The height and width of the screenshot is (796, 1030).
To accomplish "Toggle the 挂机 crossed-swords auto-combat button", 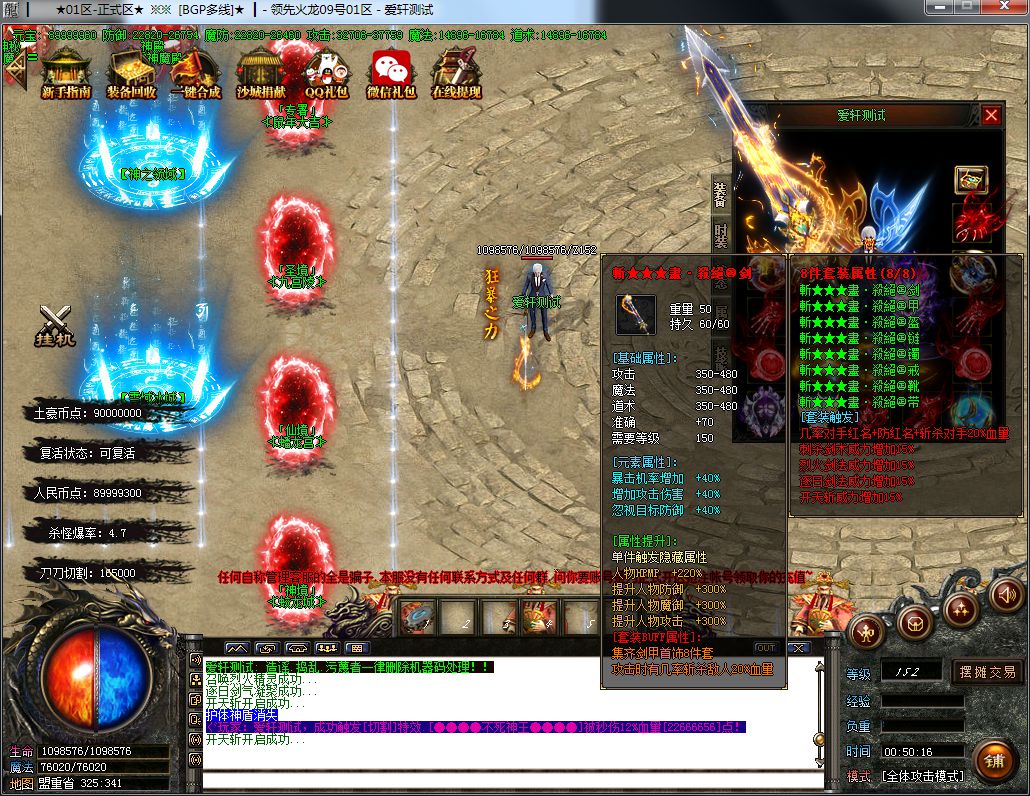I will [x=56, y=324].
